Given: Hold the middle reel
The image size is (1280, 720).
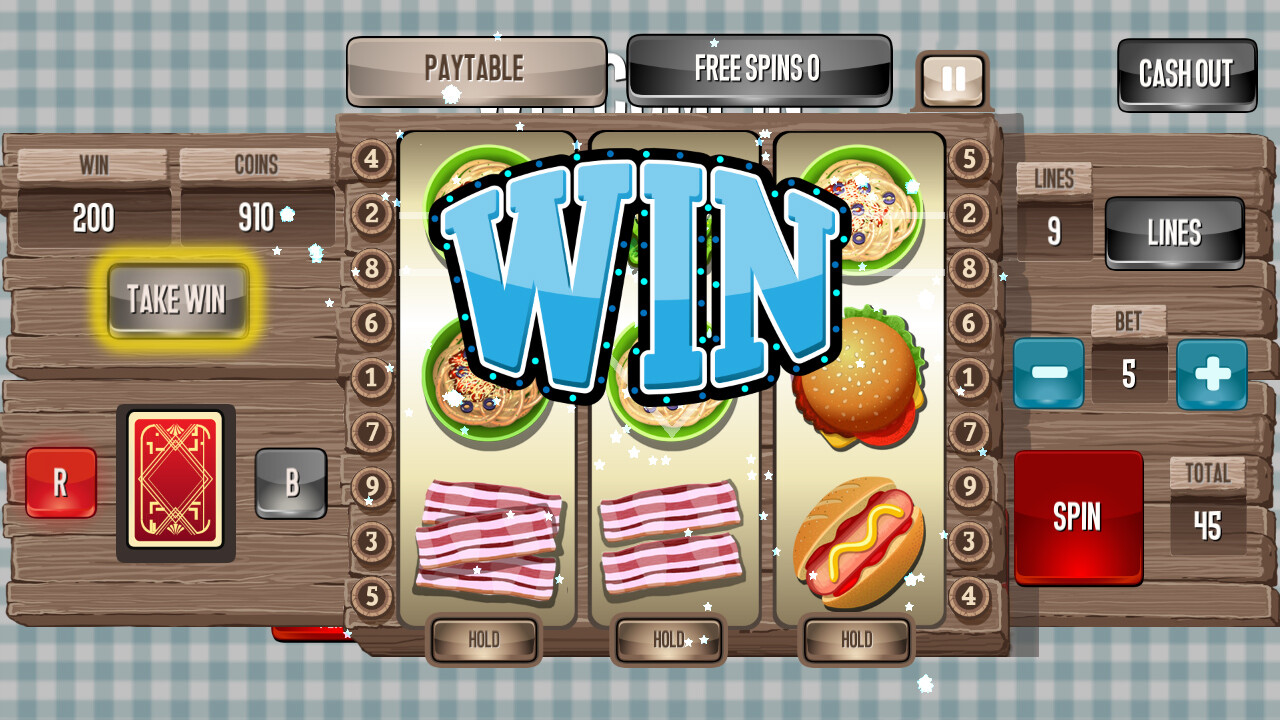Looking at the screenshot, I should pos(668,640).
